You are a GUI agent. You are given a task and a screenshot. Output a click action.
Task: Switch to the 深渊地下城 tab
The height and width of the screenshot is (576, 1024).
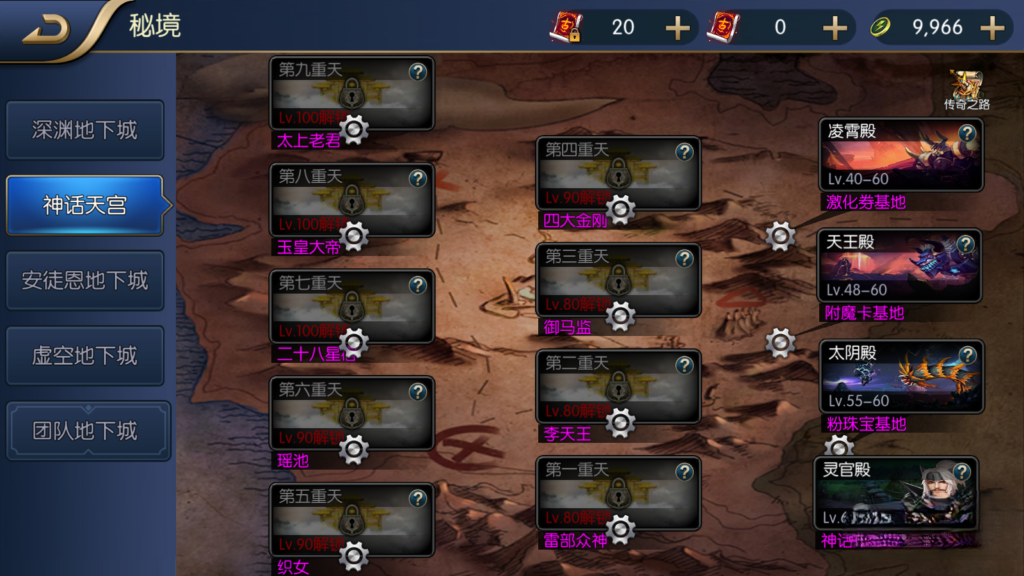coord(85,130)
